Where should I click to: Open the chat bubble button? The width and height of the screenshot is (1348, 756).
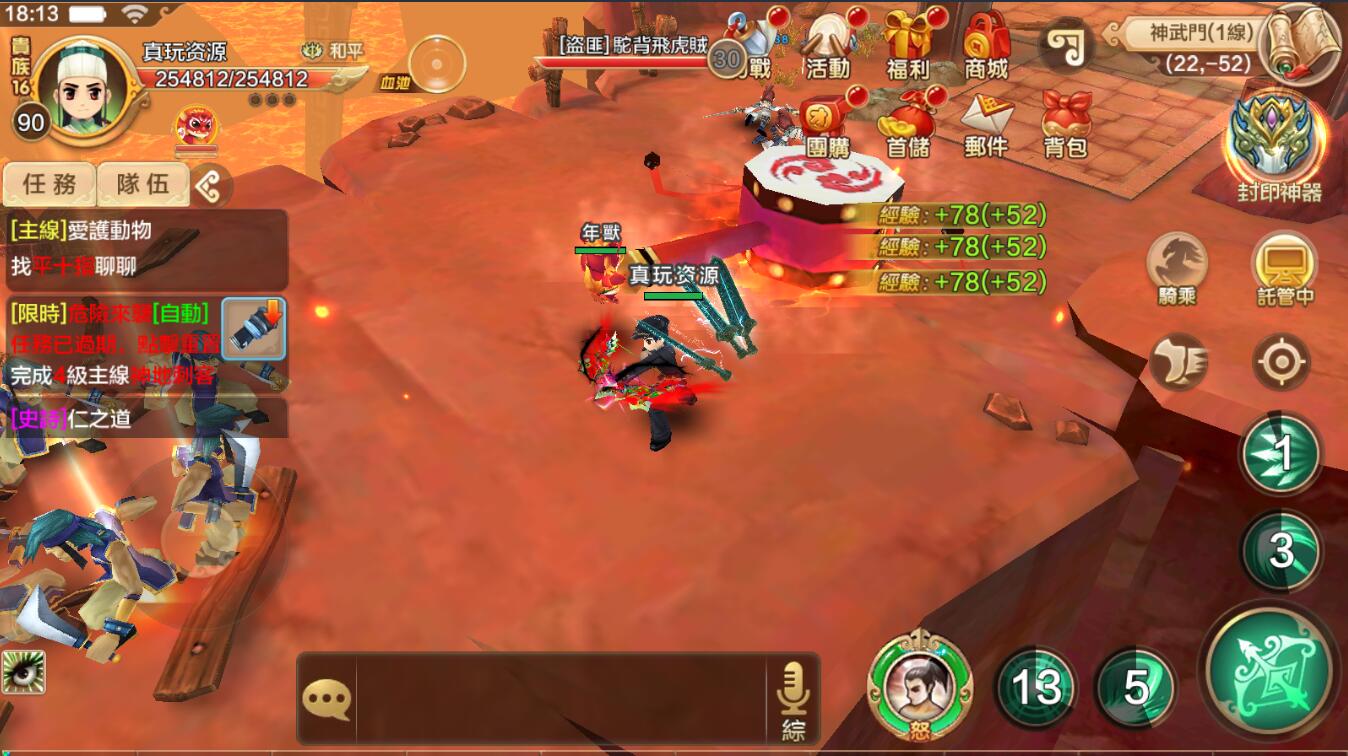tap(326, 699)
